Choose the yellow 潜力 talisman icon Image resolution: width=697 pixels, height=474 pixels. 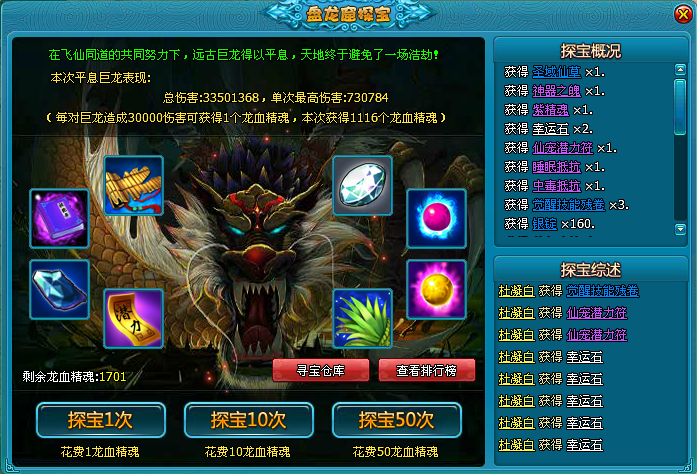[134, 319]
